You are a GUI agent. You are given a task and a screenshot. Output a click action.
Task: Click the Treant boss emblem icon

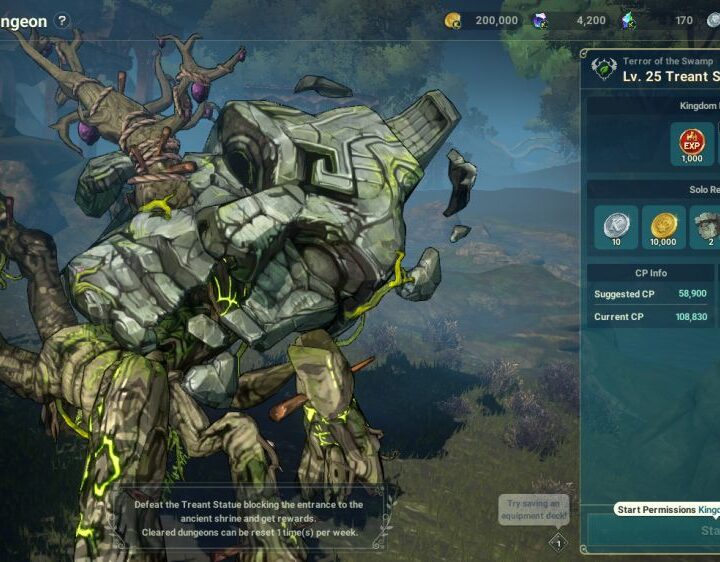pos(603,68)
